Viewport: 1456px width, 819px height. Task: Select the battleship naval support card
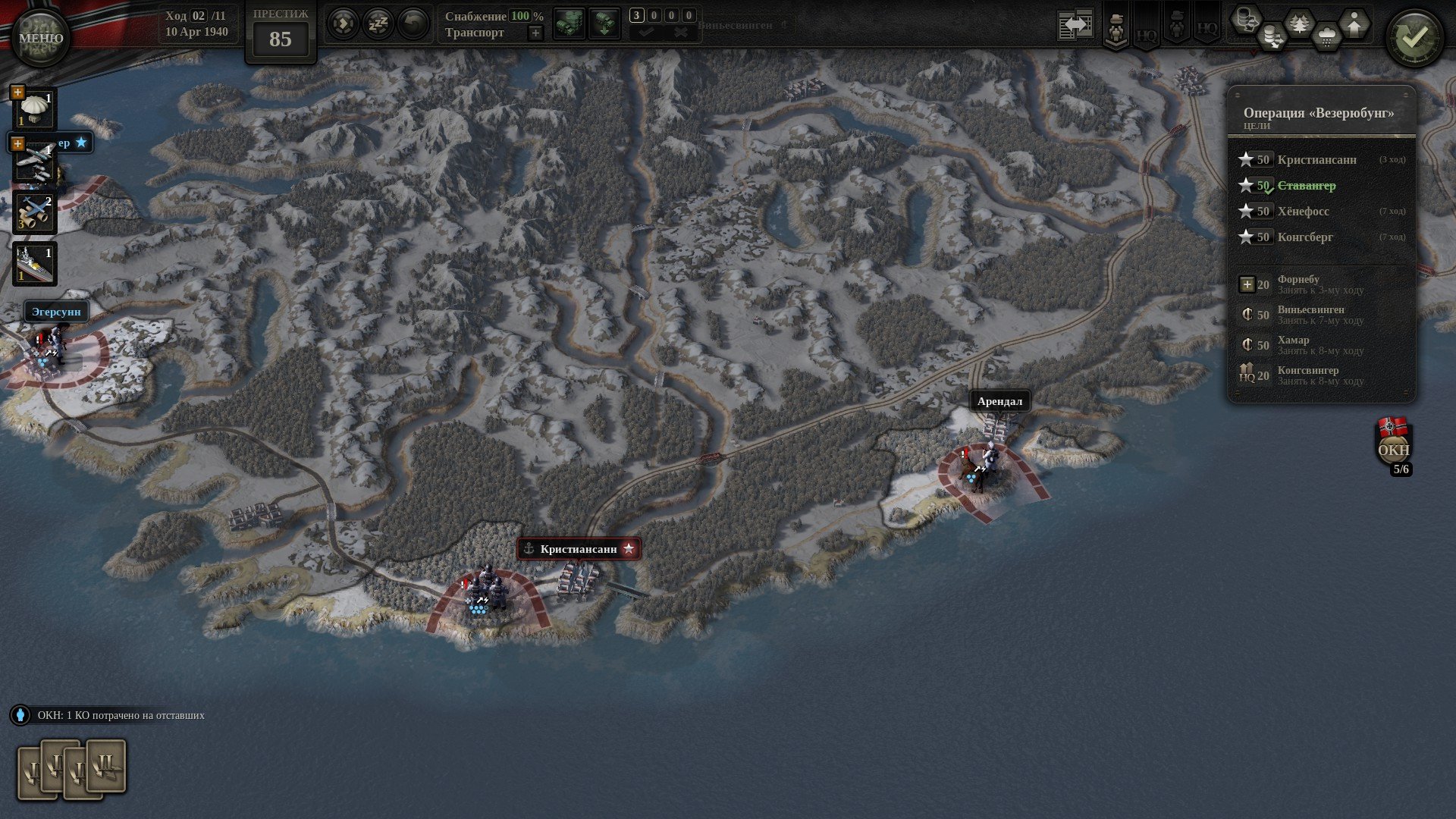point(35,264)
